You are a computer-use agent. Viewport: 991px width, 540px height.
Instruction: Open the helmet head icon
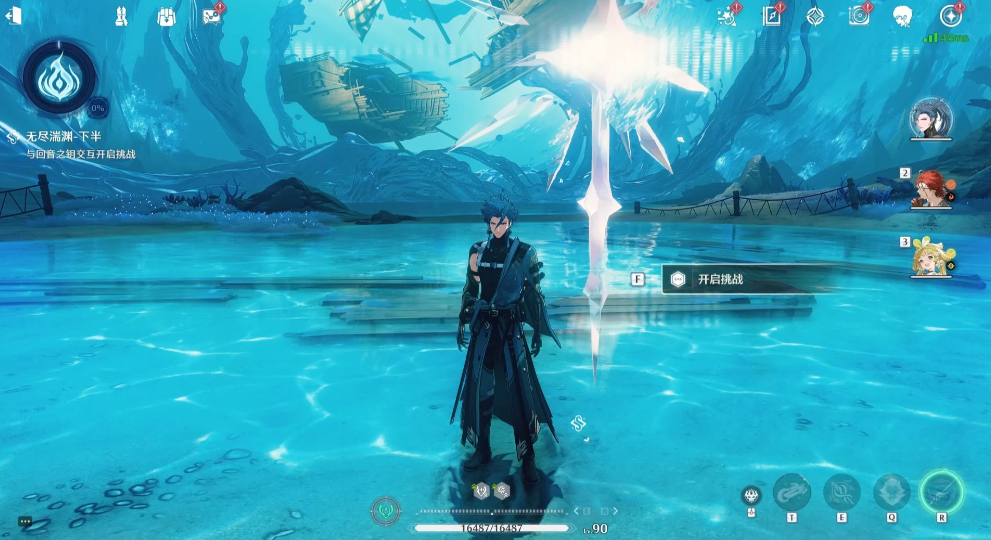click(902, 15)
